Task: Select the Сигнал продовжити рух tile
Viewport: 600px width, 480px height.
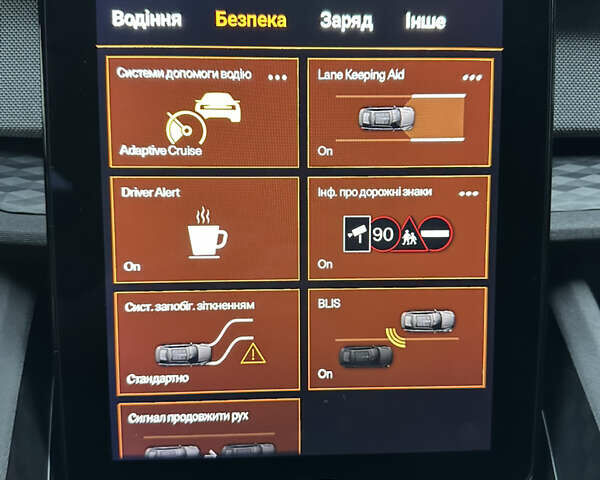Action: [x=208, y=430]
